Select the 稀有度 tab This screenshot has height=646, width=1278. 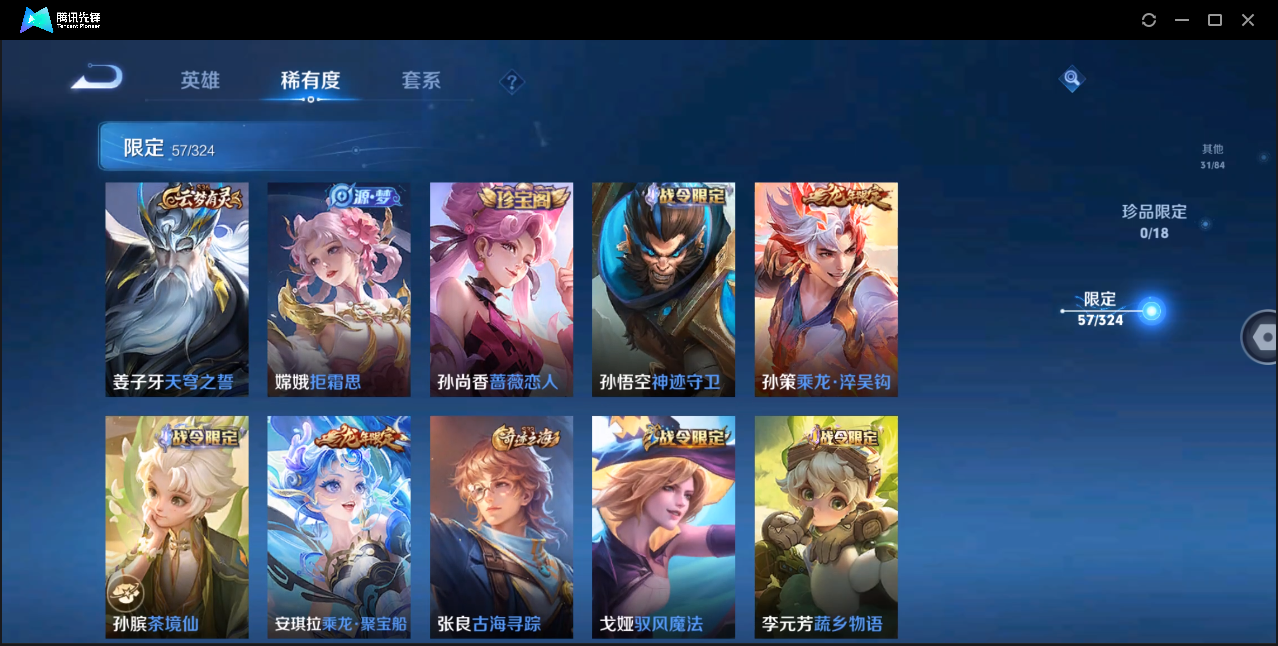(x=310, y=81)
